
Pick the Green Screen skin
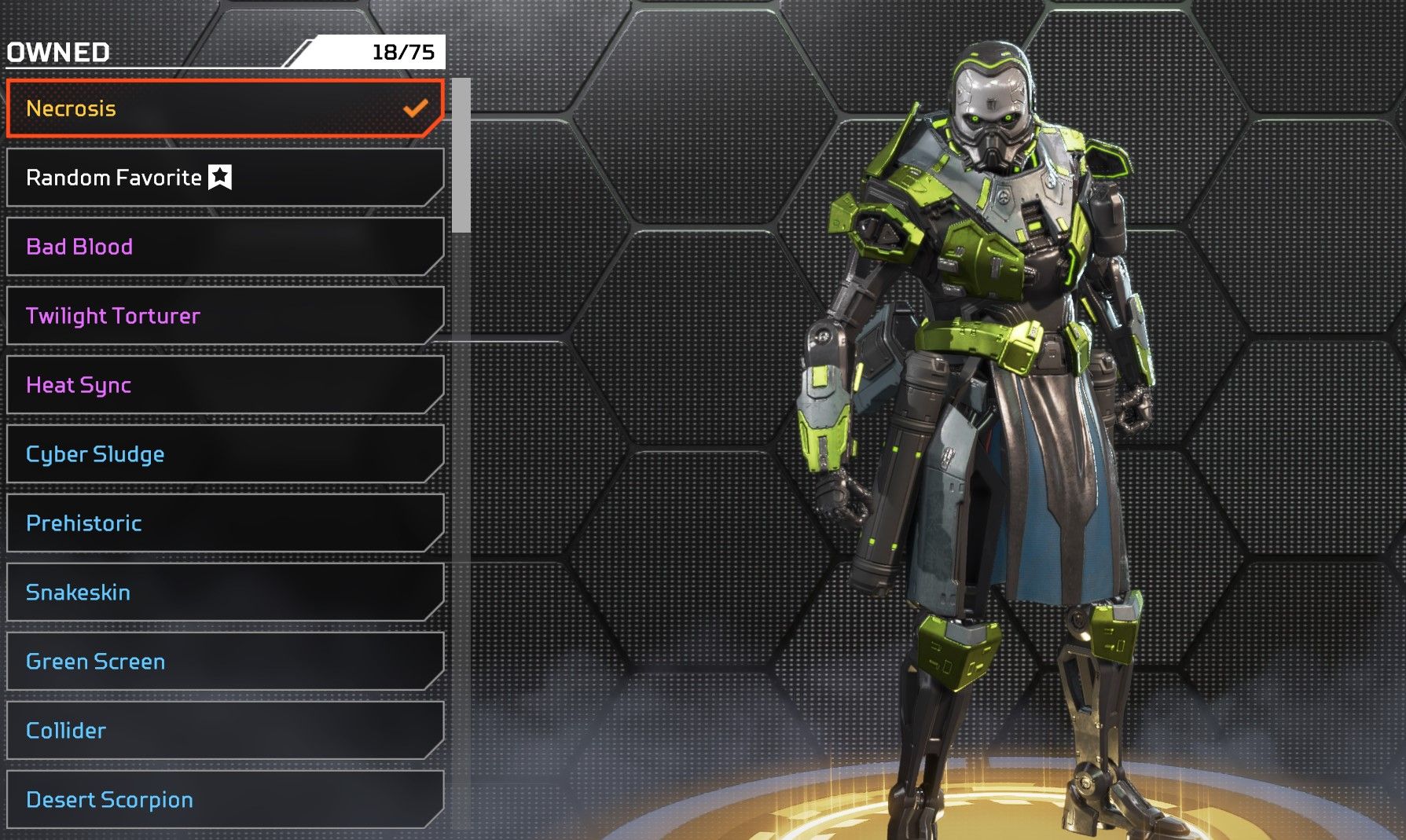[x=225, y=662]
